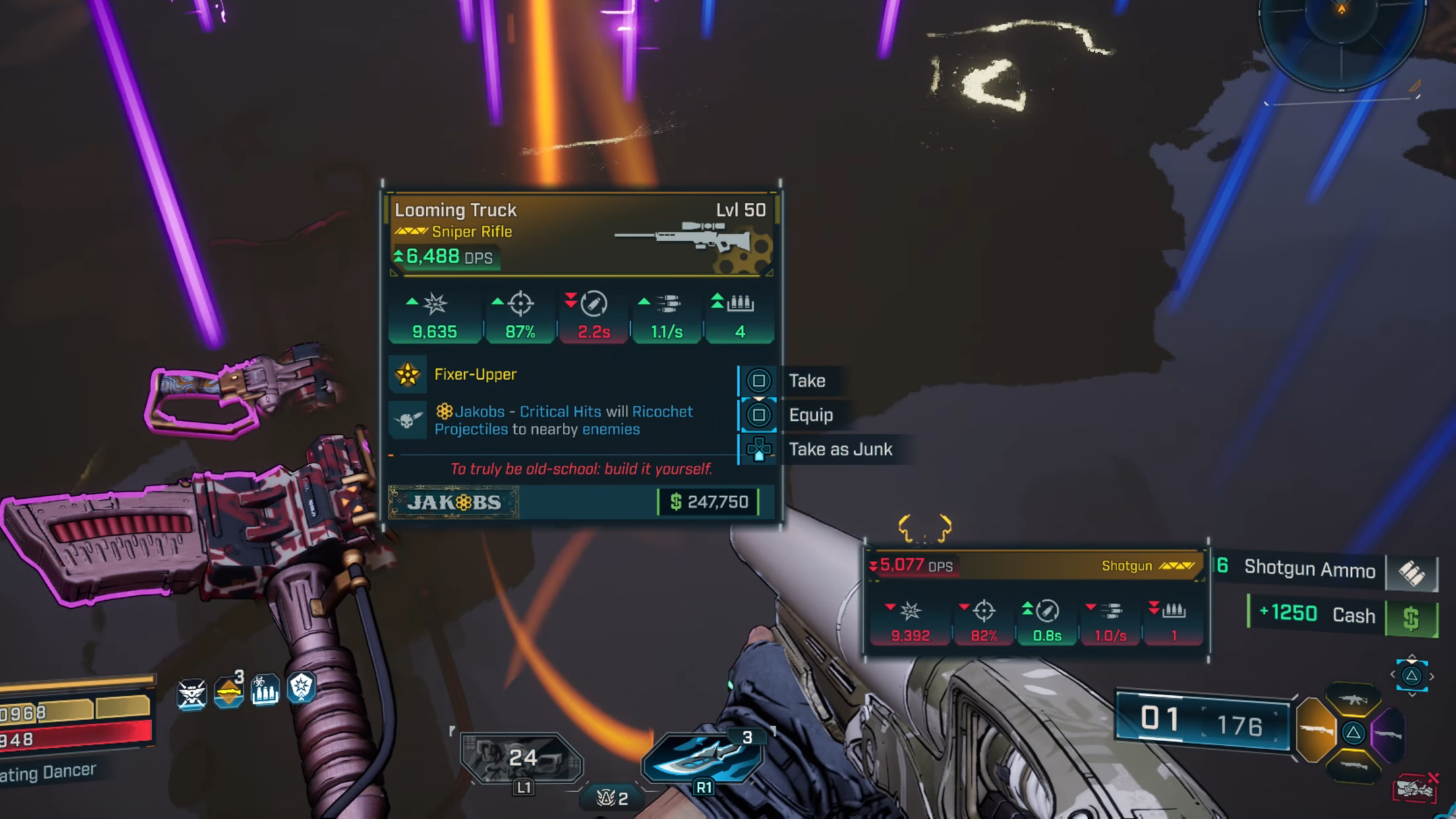Select Equip on the Looming Truck card

point(809,415)
